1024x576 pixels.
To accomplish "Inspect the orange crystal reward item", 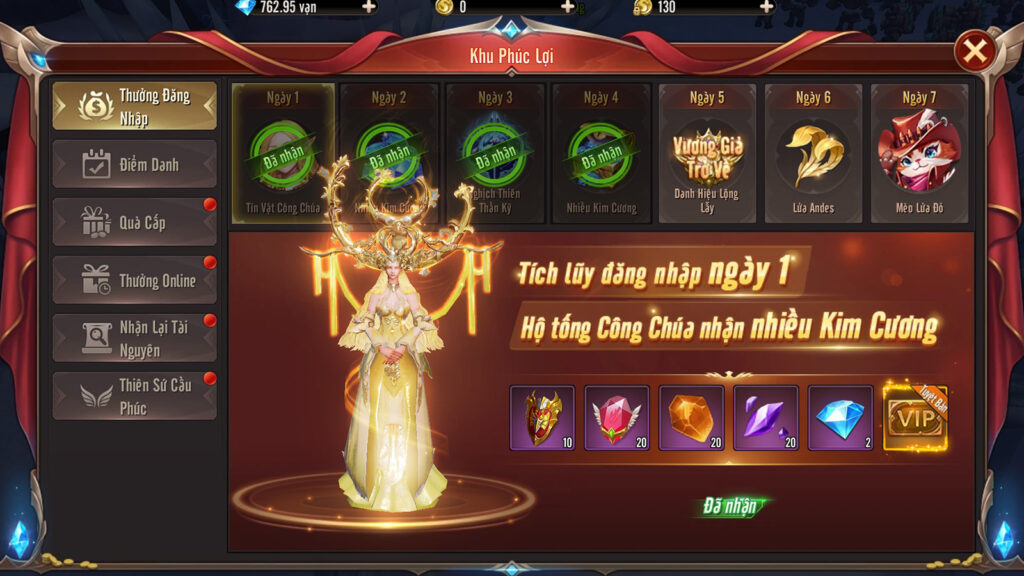I will [x=691, y=418].
